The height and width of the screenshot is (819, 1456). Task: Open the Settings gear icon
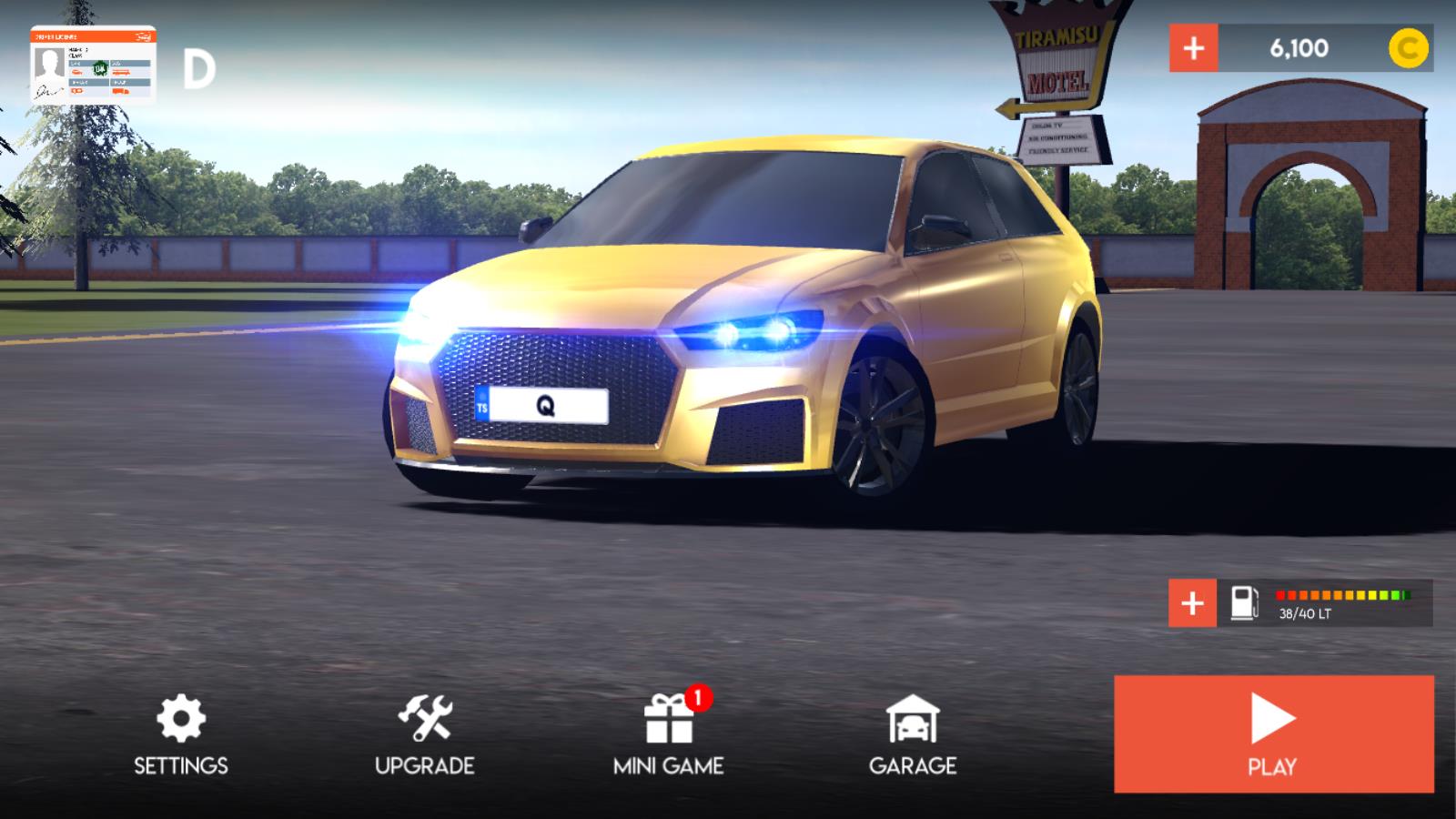pos(181,718)
